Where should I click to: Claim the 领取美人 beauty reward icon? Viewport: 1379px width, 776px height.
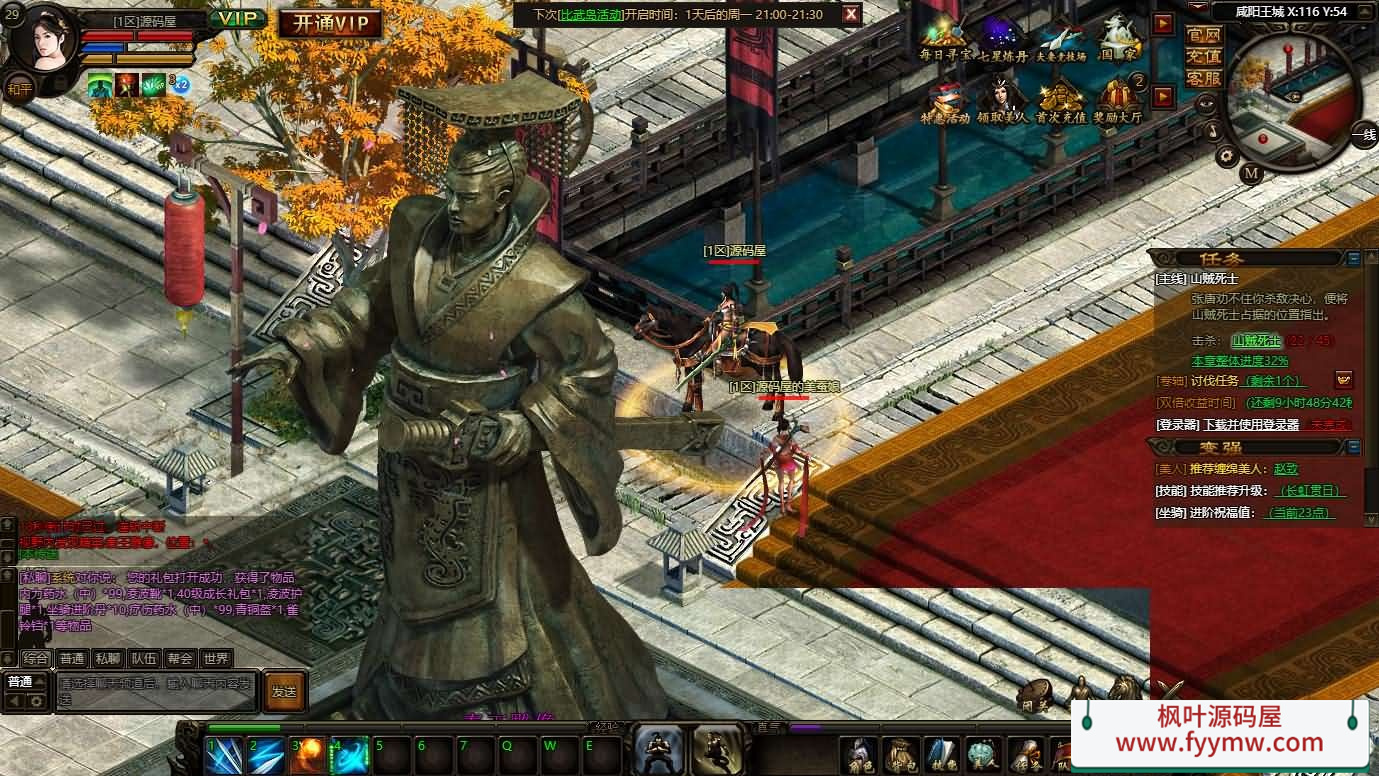(1003, 102)
